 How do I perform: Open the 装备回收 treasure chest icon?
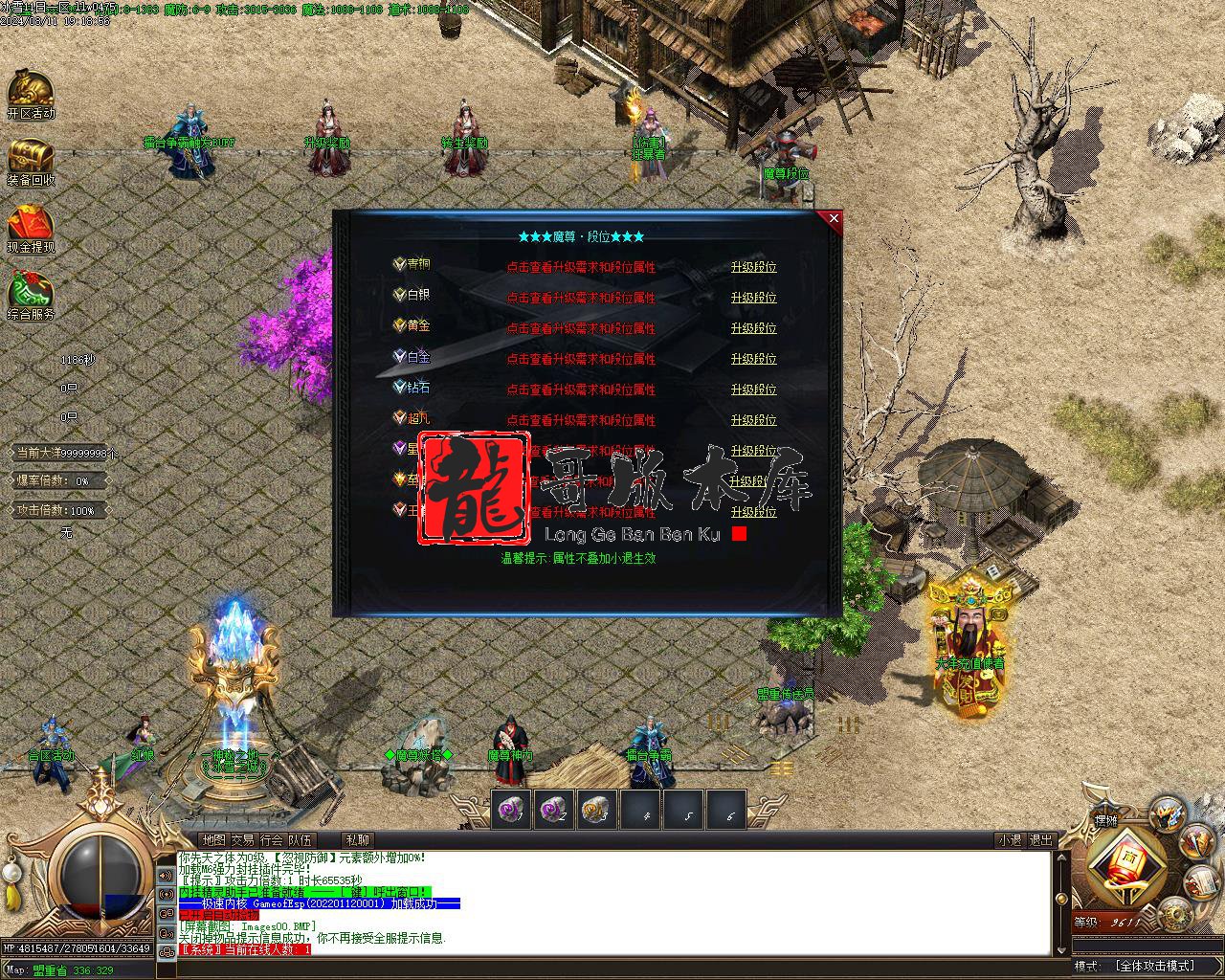[x=31, y=161]
